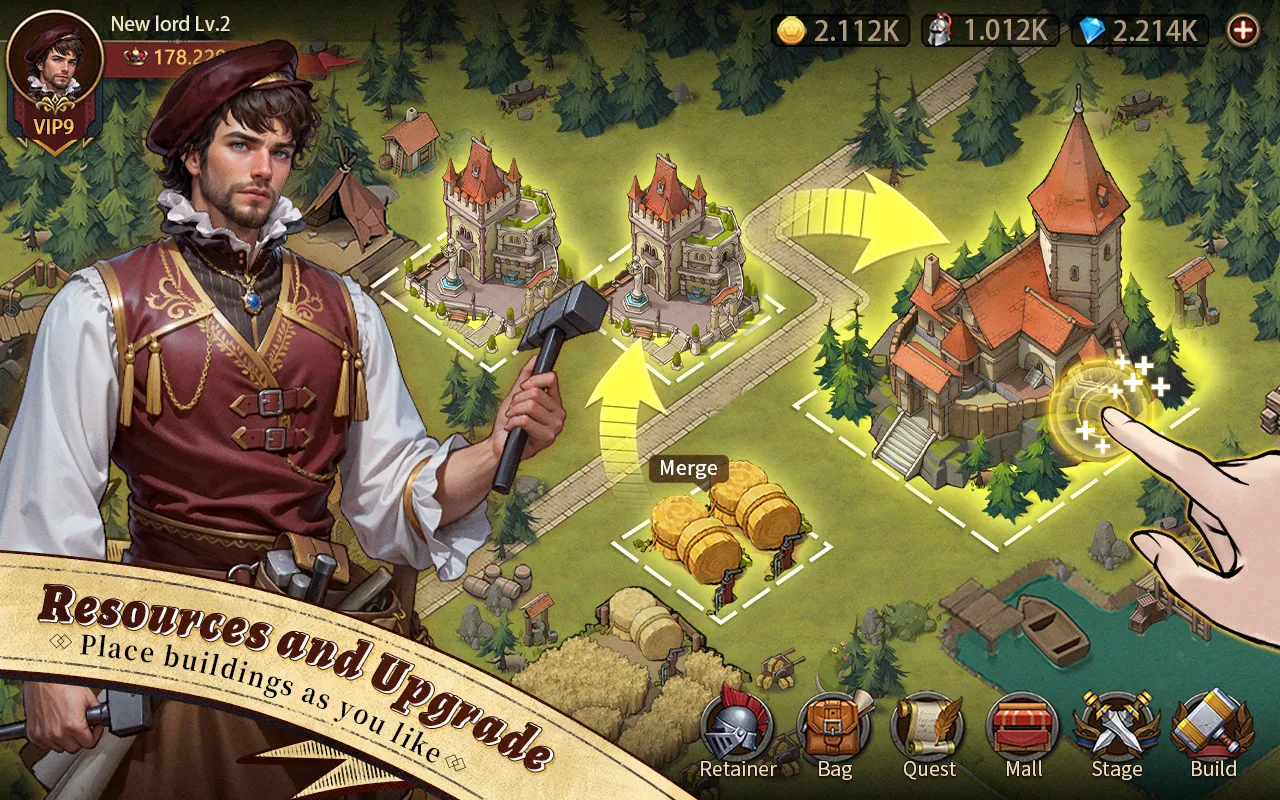Enter the Stage battle menu
This screenshot has width=1280, height=800.
(1116, 728)
